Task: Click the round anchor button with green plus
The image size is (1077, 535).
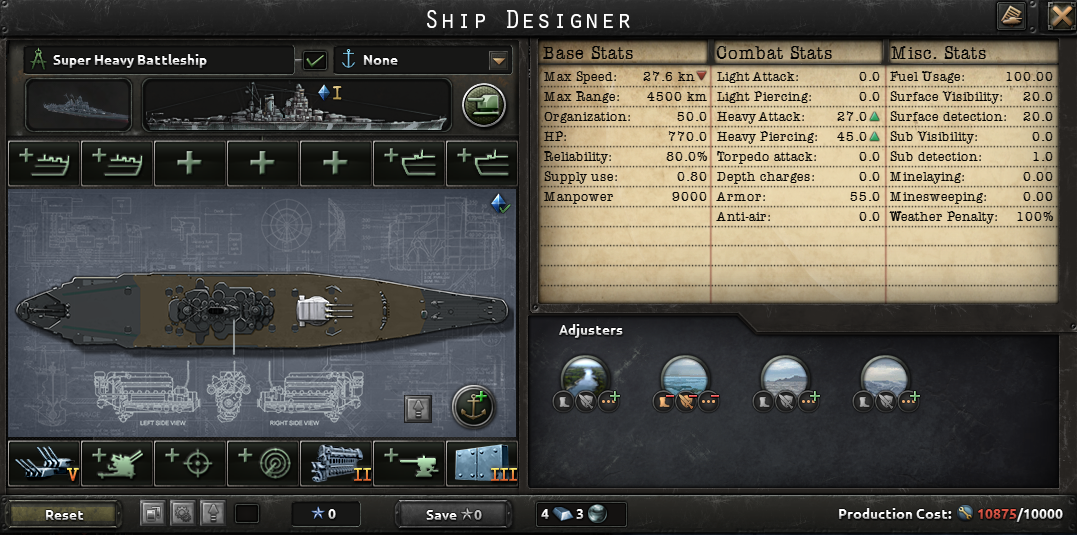Action: click(474, 406)
